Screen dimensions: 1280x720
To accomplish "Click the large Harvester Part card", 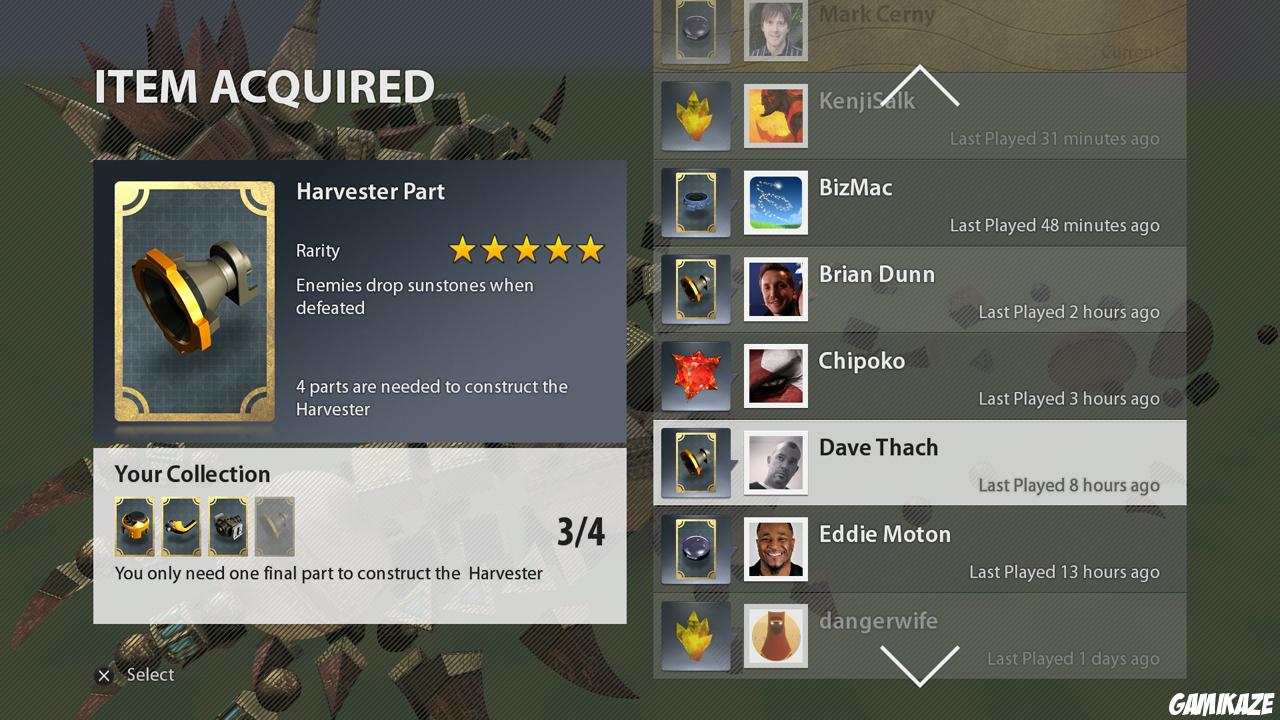I will point(195,301).
